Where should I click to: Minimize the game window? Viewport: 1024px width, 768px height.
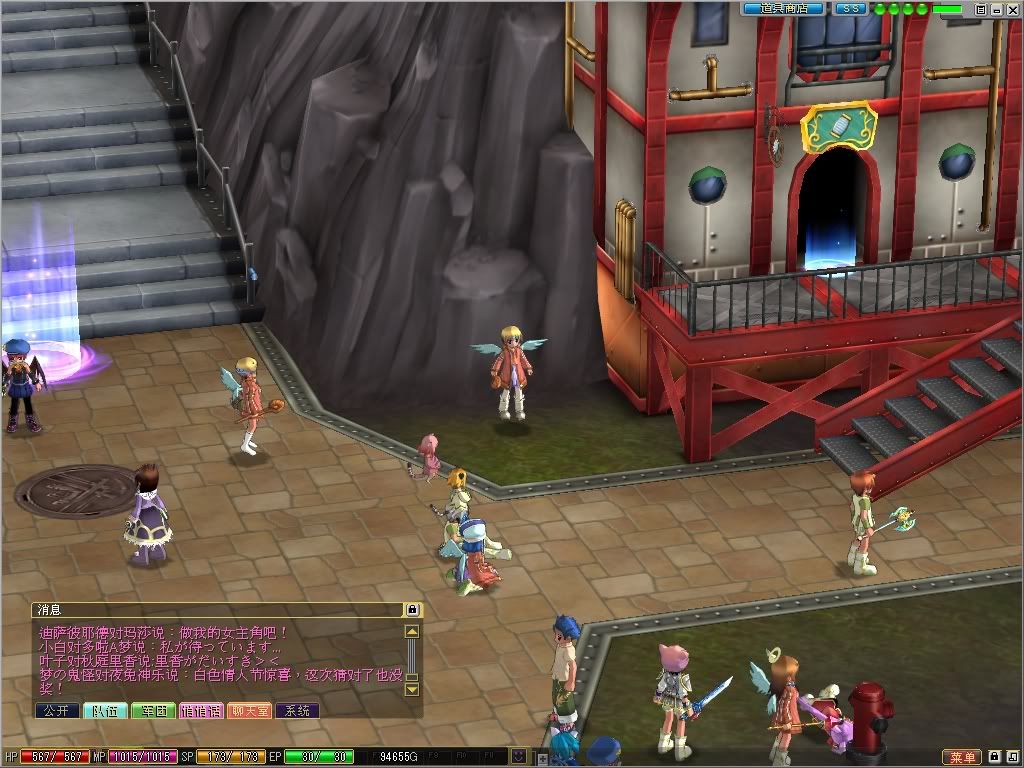pyautogui.click(x=997, y=9)
